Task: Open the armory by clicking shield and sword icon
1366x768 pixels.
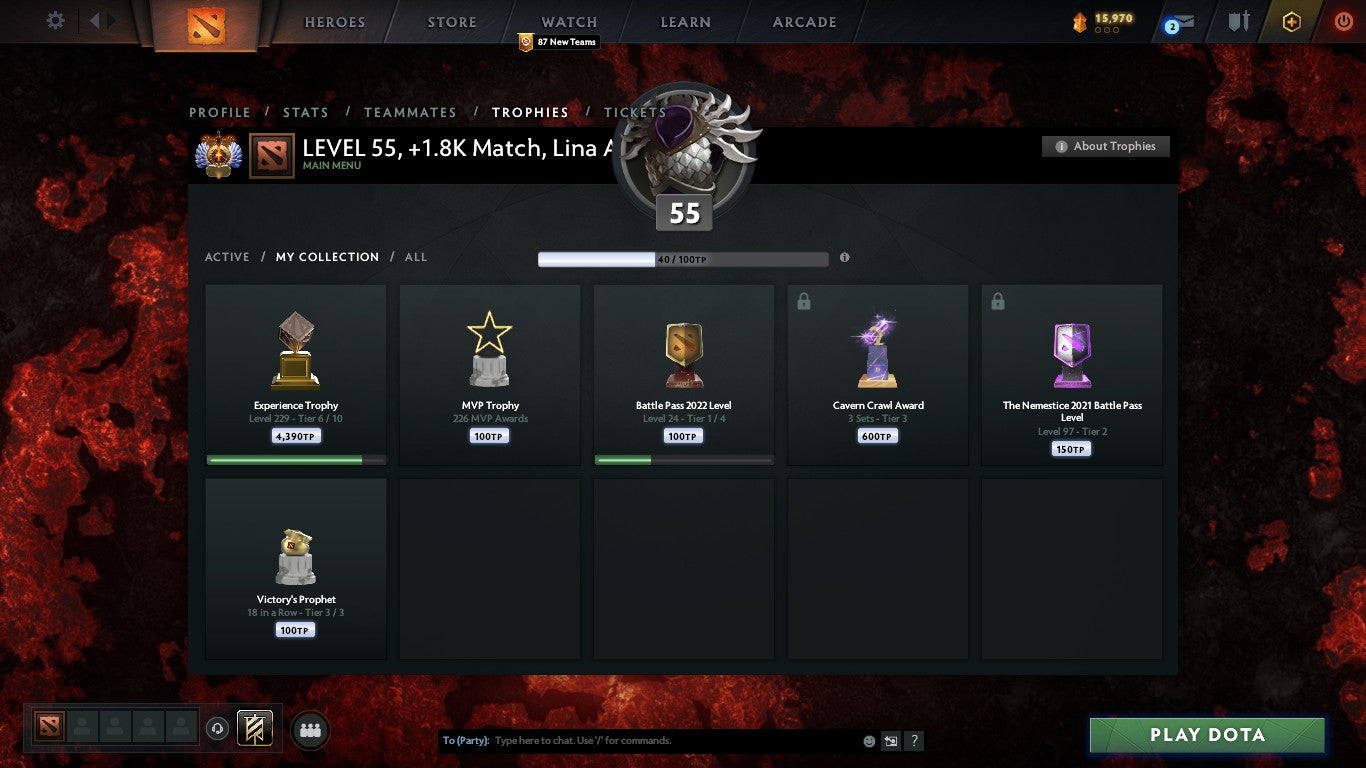Action: click(1239, 21)
